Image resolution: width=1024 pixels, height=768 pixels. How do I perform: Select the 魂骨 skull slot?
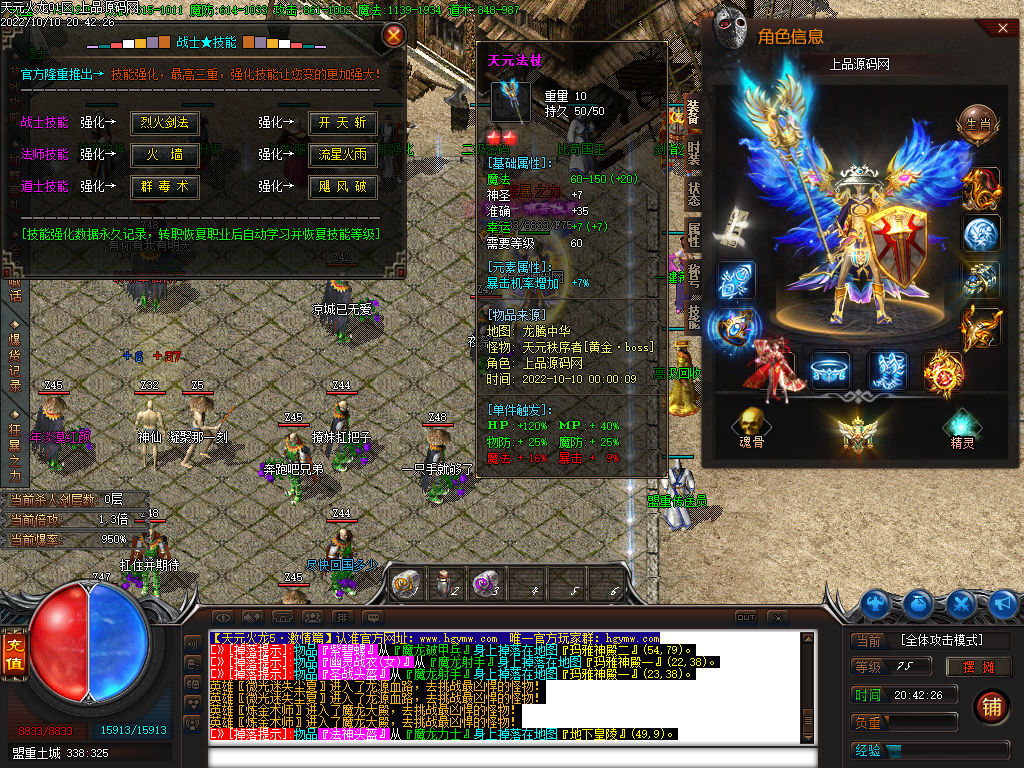point(750,425)
